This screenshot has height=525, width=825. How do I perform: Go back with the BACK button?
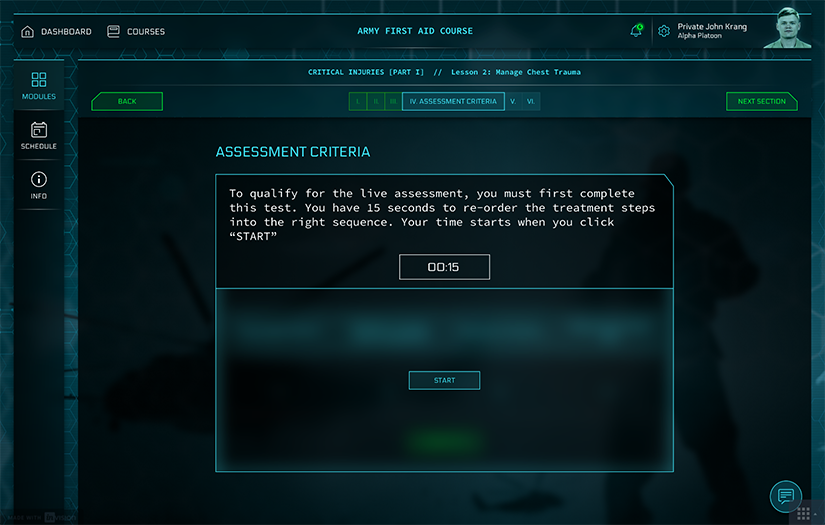point(127,101)
